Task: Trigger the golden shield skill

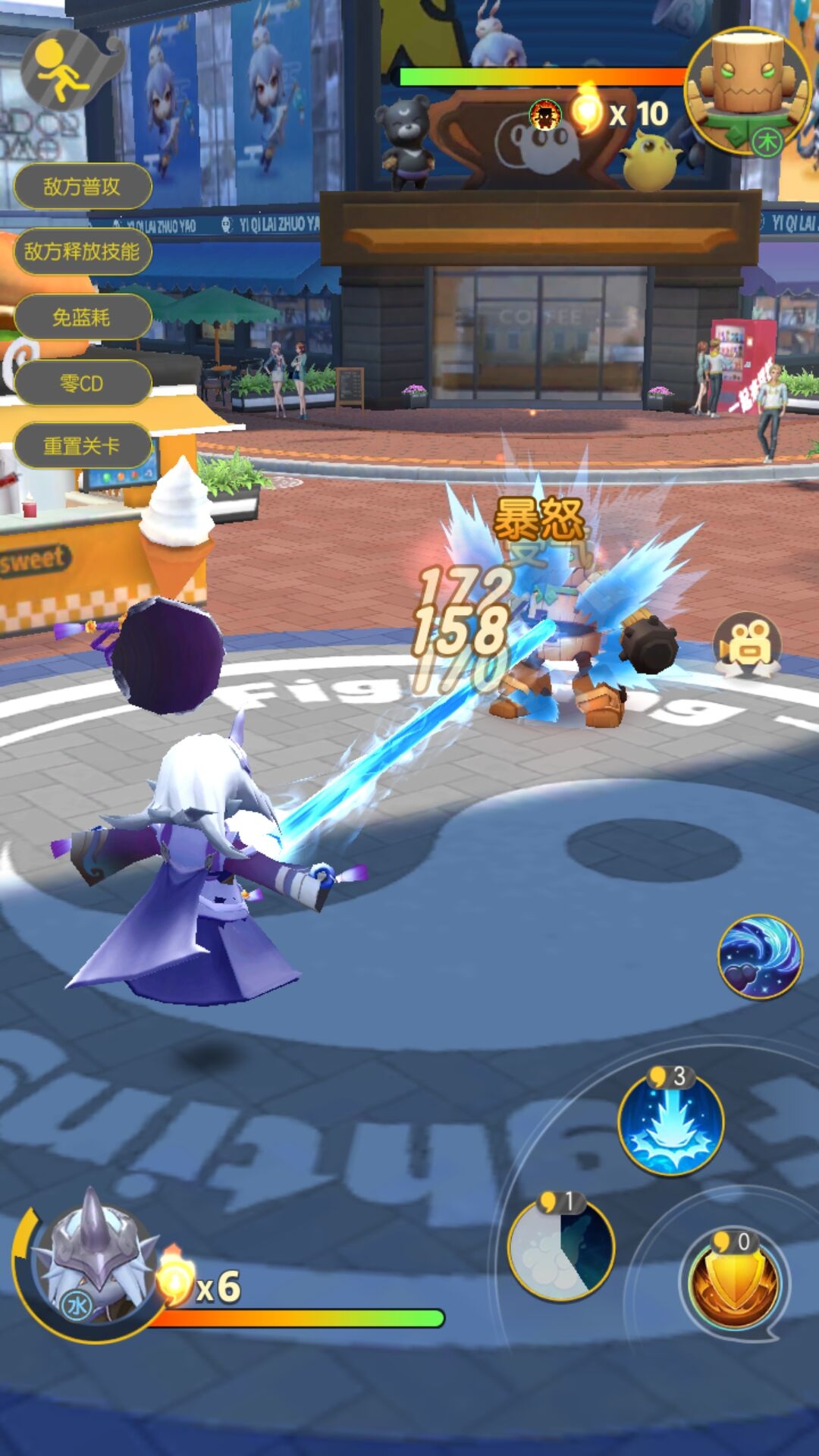Action: [x=733, y=1280]
